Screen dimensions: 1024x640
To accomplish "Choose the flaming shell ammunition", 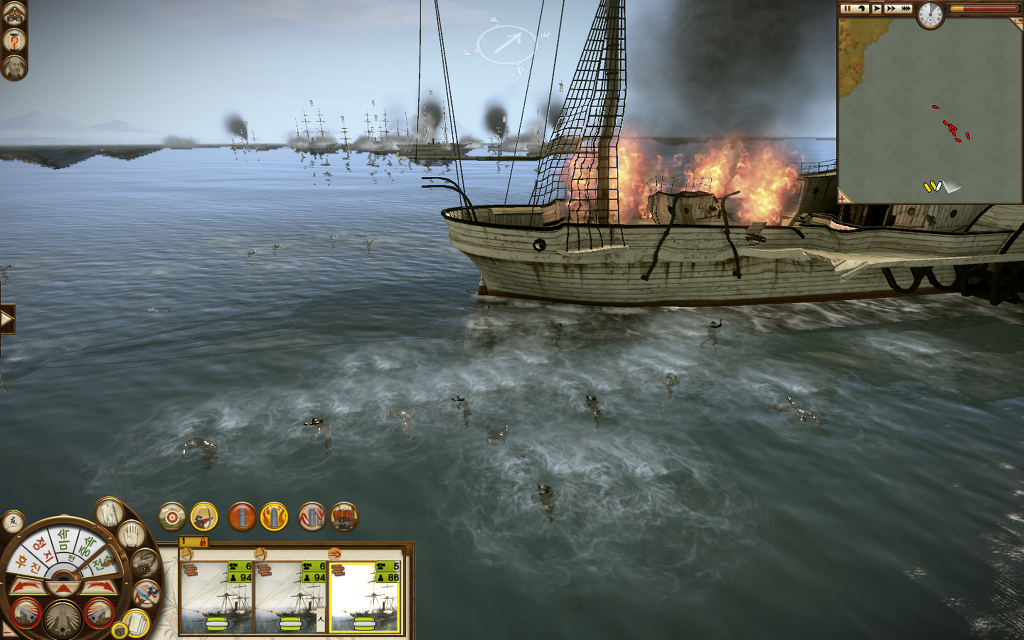I will [274, 516].
